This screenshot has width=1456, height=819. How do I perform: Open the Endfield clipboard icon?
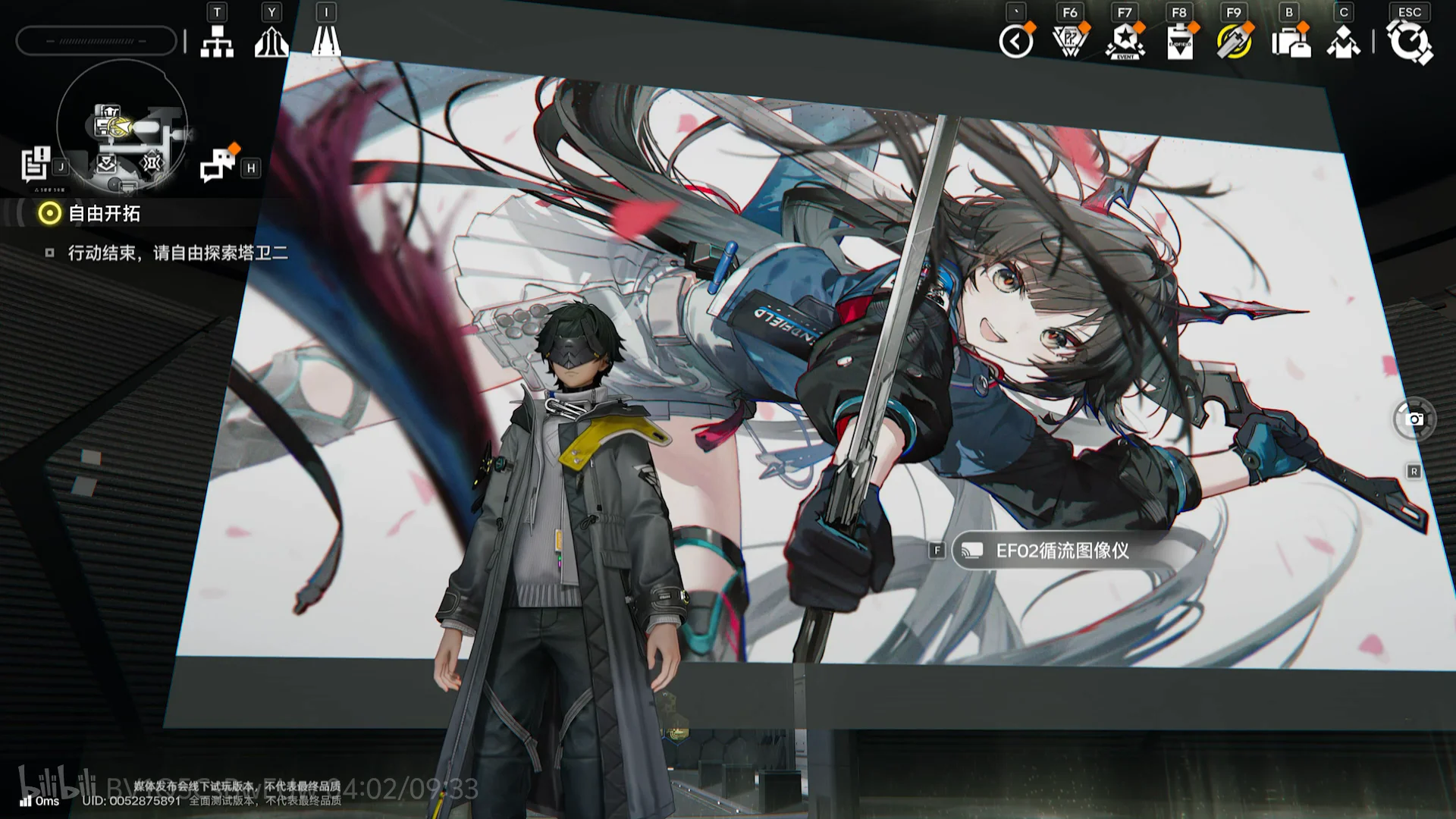tap(1180, 41)
